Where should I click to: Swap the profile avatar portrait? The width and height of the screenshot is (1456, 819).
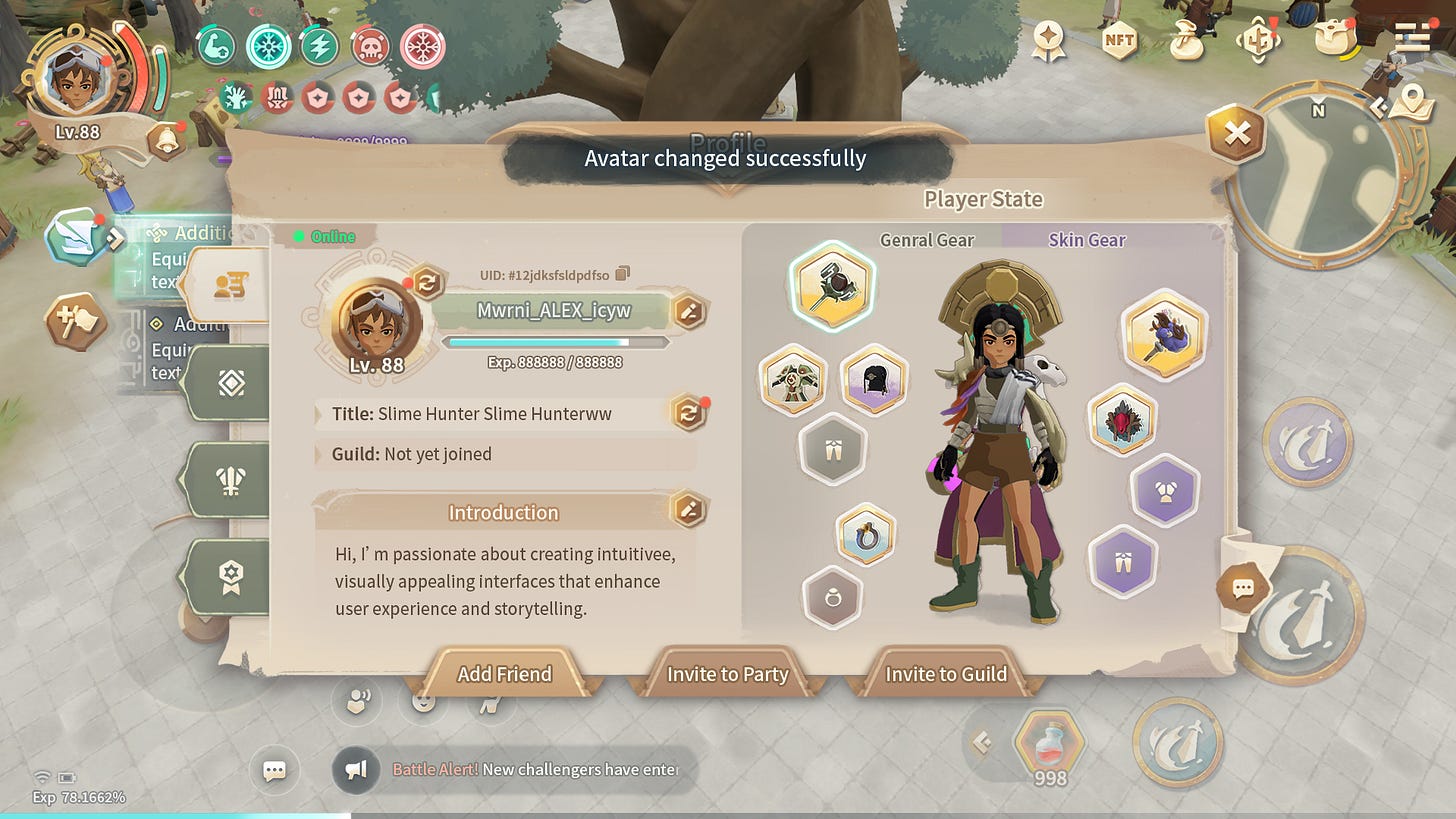pos(427,283)
